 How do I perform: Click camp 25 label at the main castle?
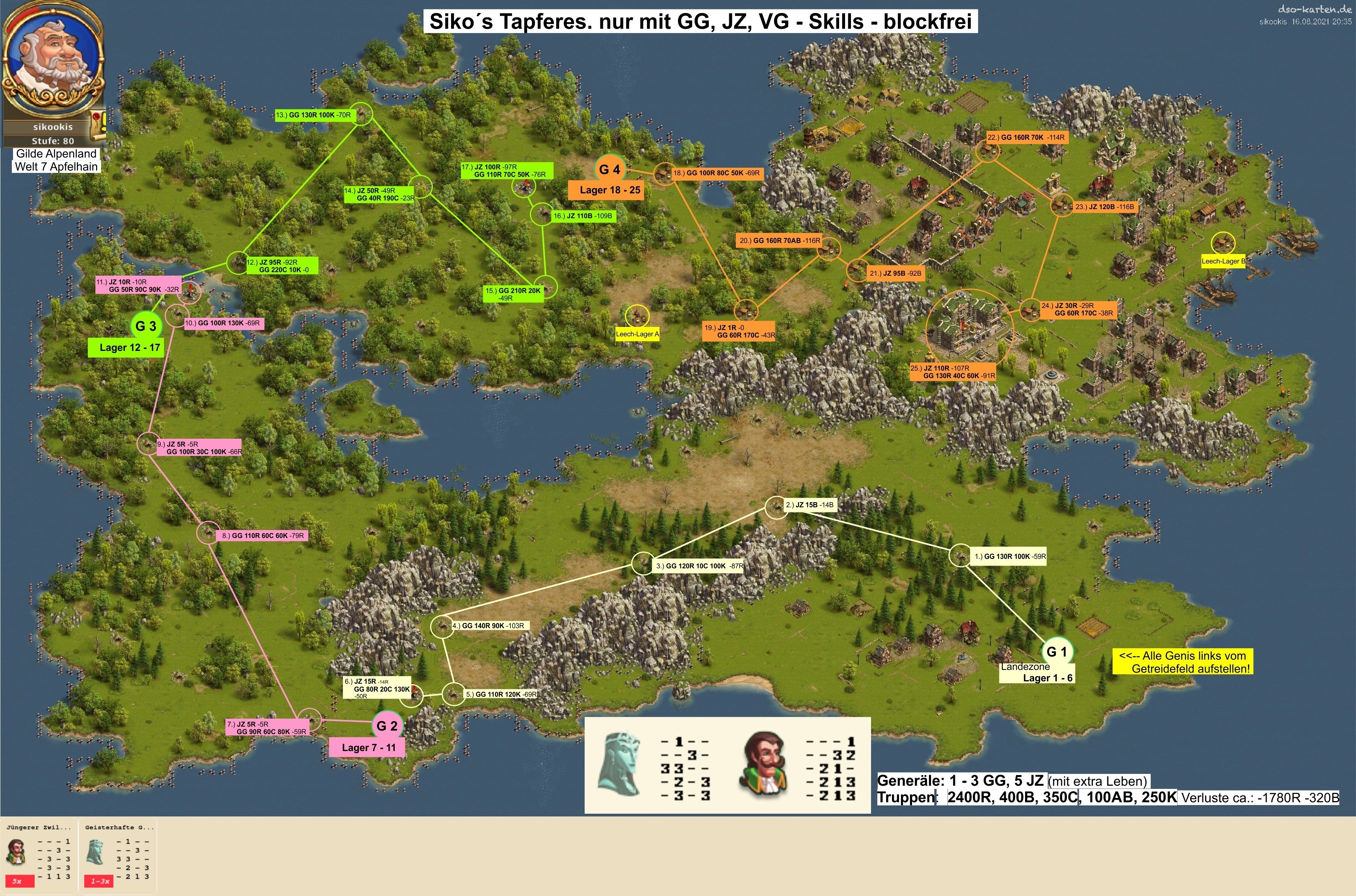953,372
